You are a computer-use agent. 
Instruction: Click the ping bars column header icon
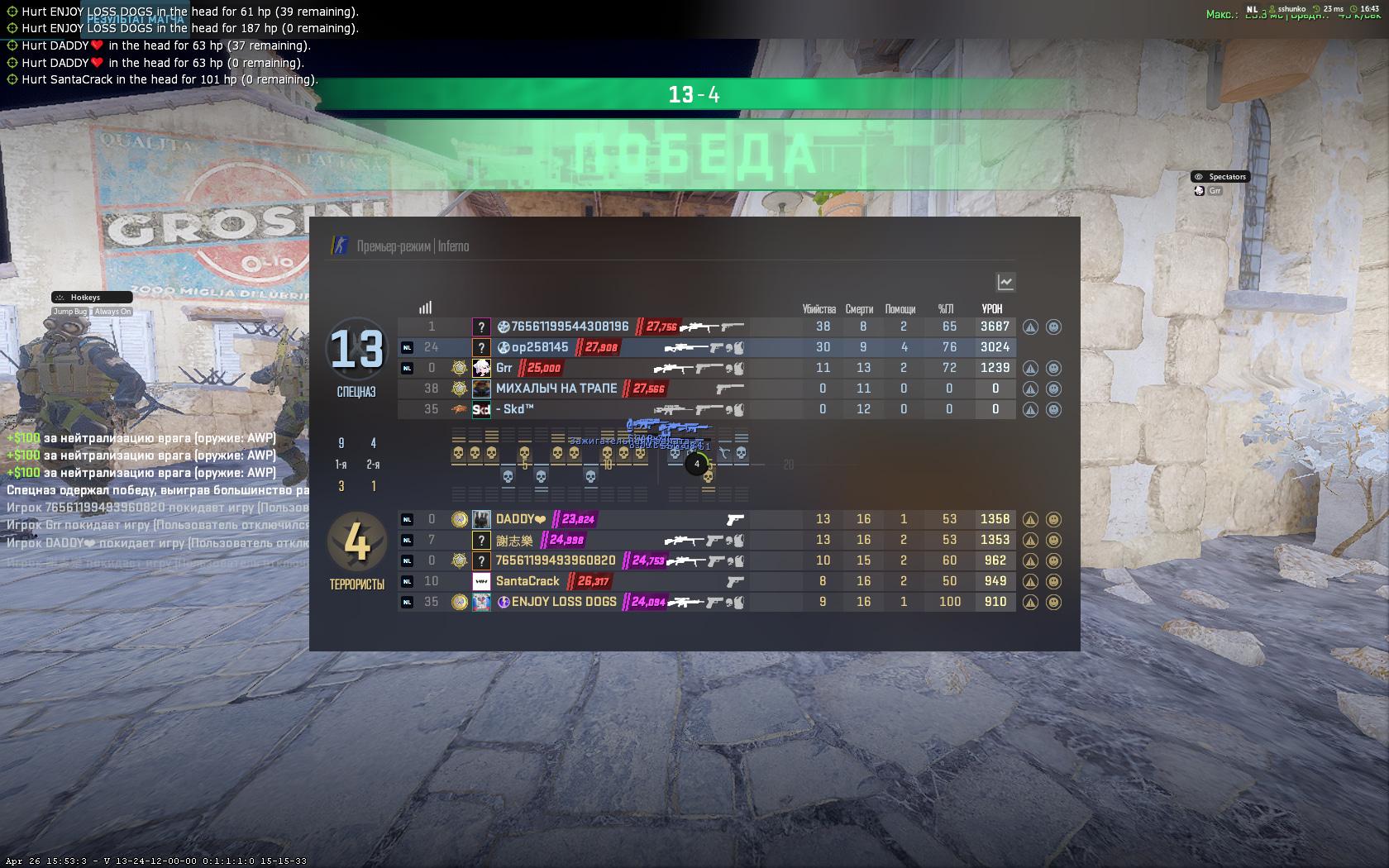click(x=426, y=307)
